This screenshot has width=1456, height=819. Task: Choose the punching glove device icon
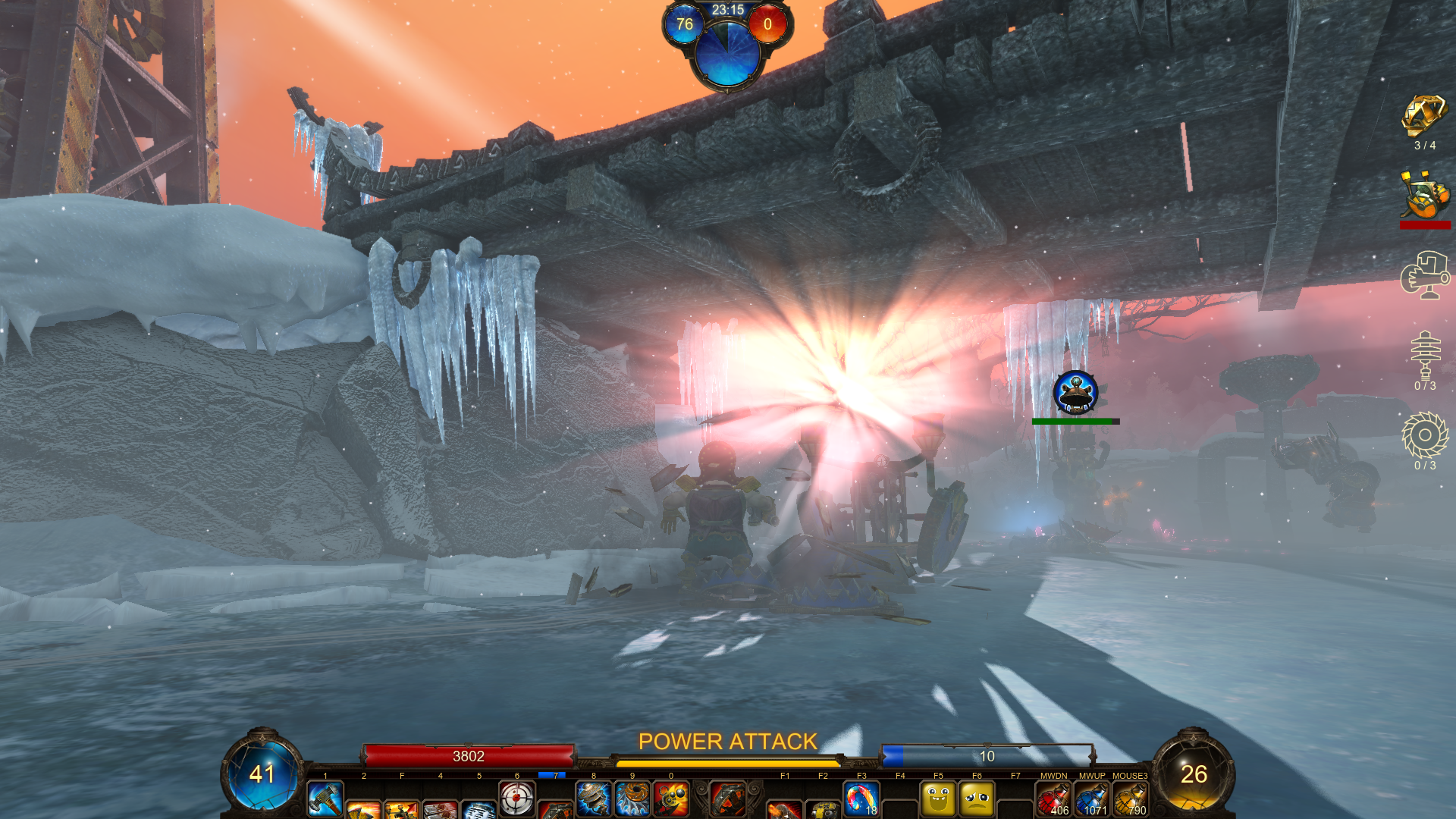point(1424,275)
